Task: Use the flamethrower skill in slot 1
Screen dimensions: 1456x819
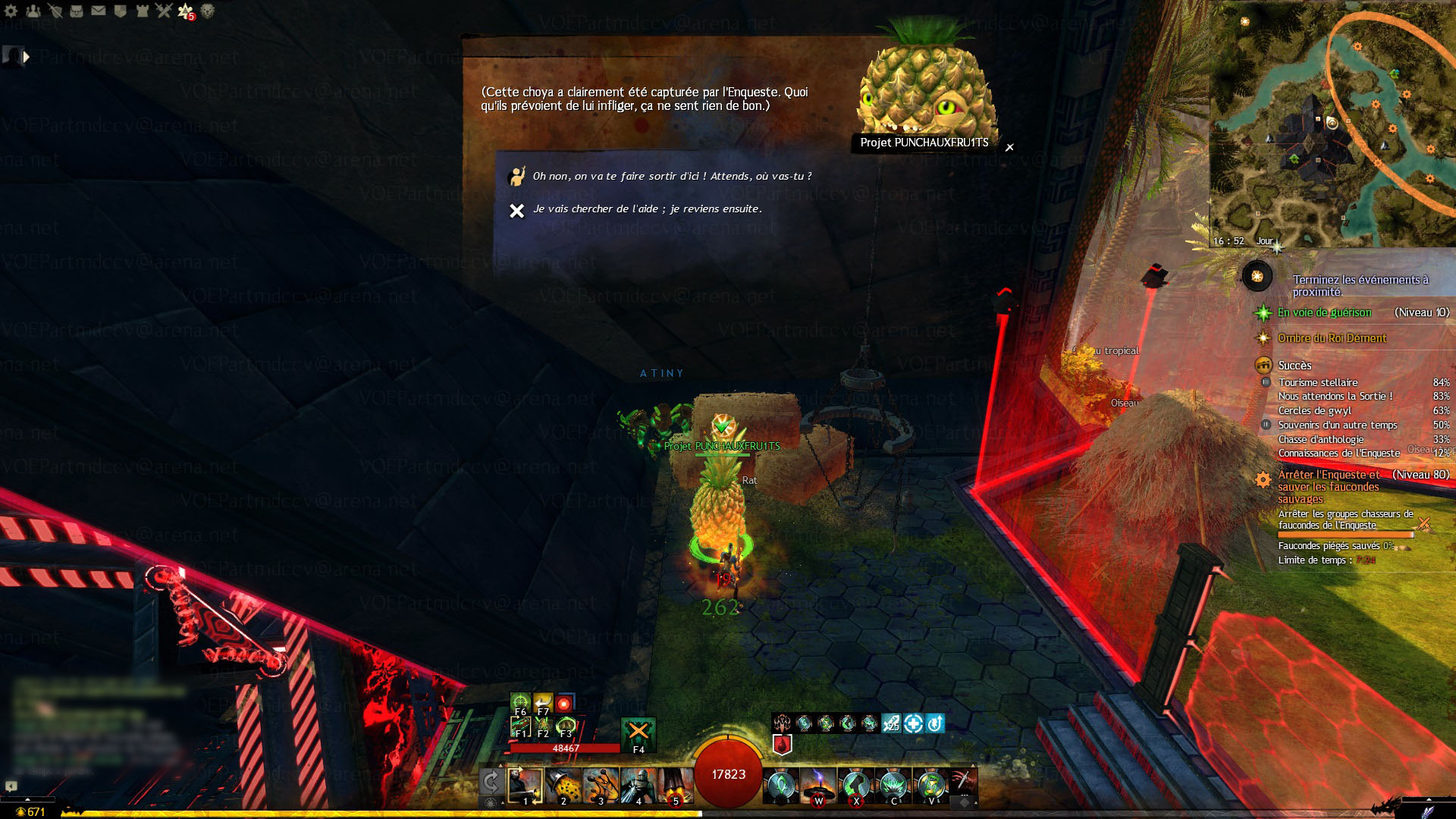Action: click(x=526, y=785)
